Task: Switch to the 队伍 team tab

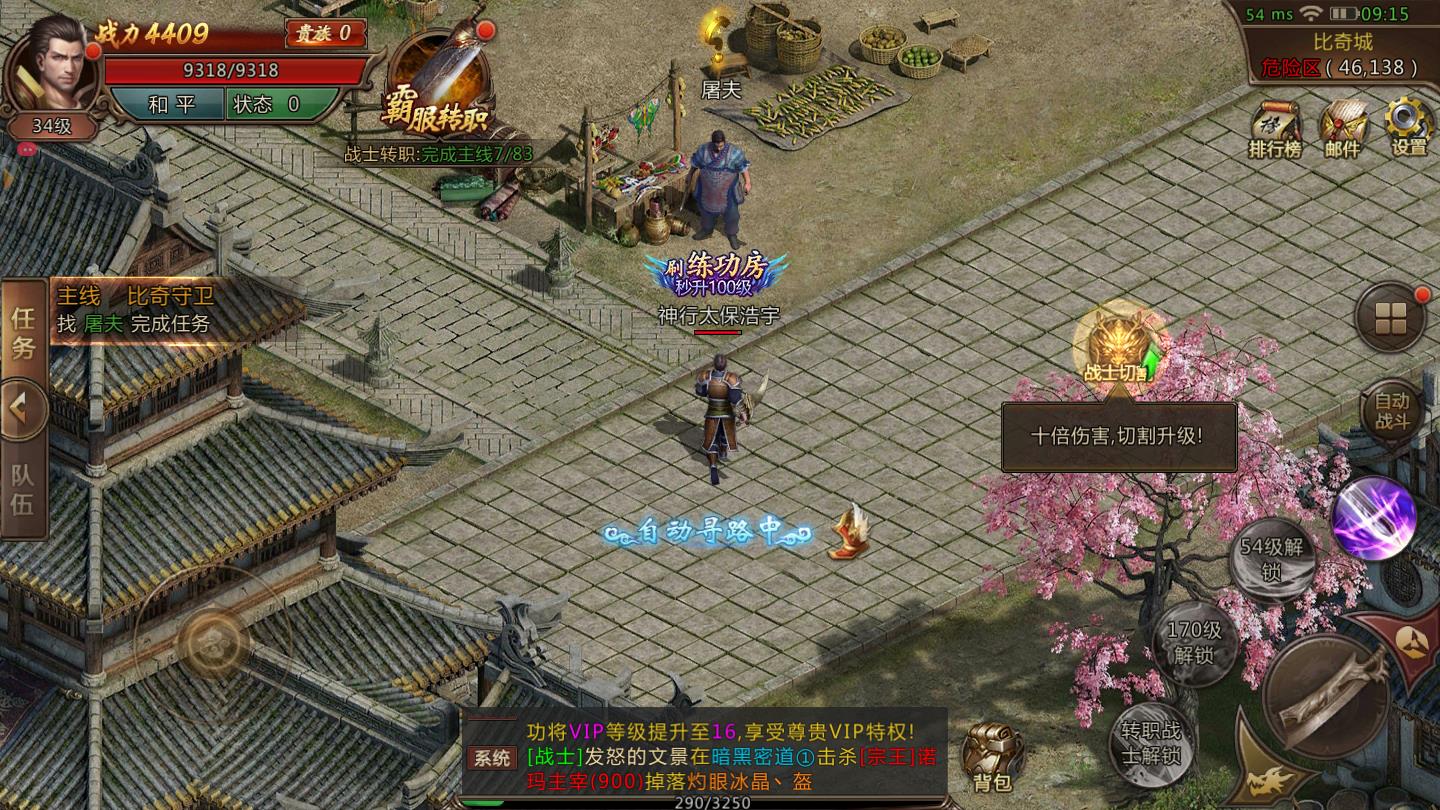Action: 23,487
